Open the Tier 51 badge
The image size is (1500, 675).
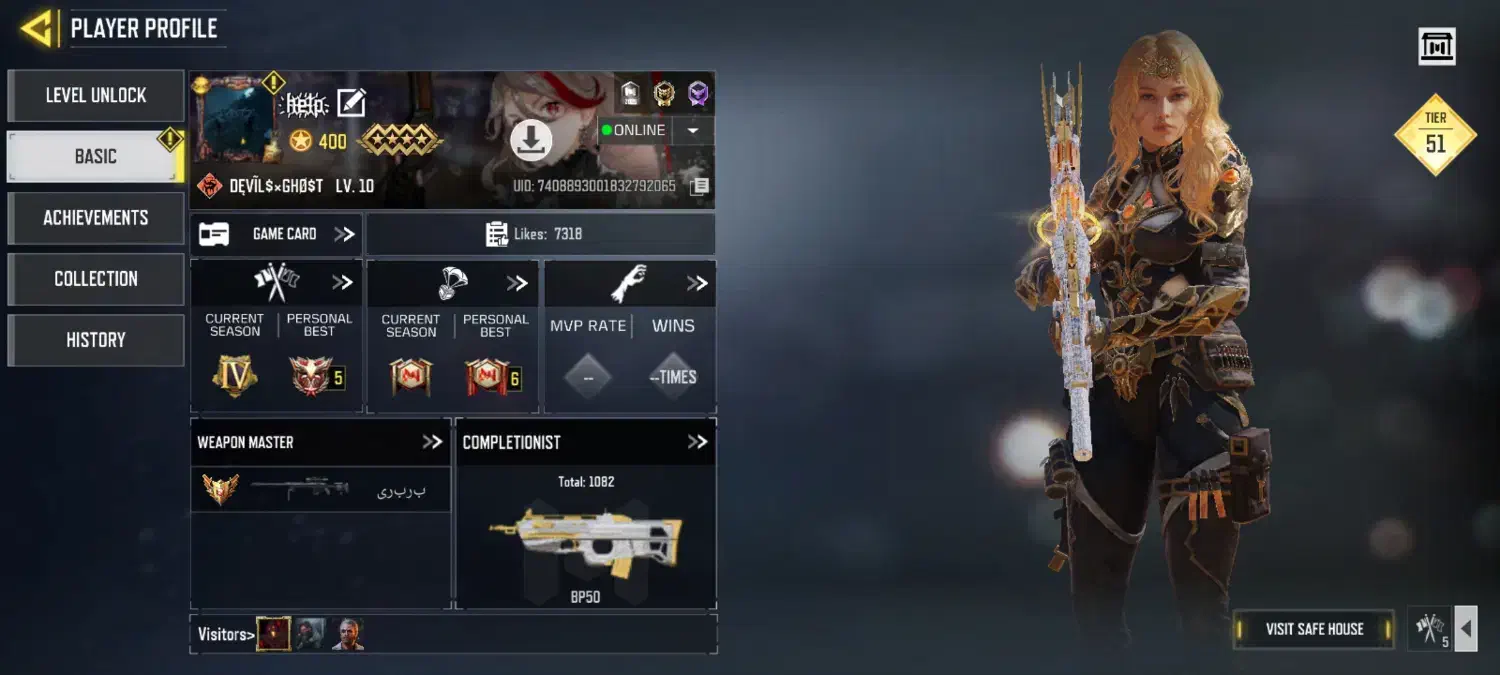1435,135
